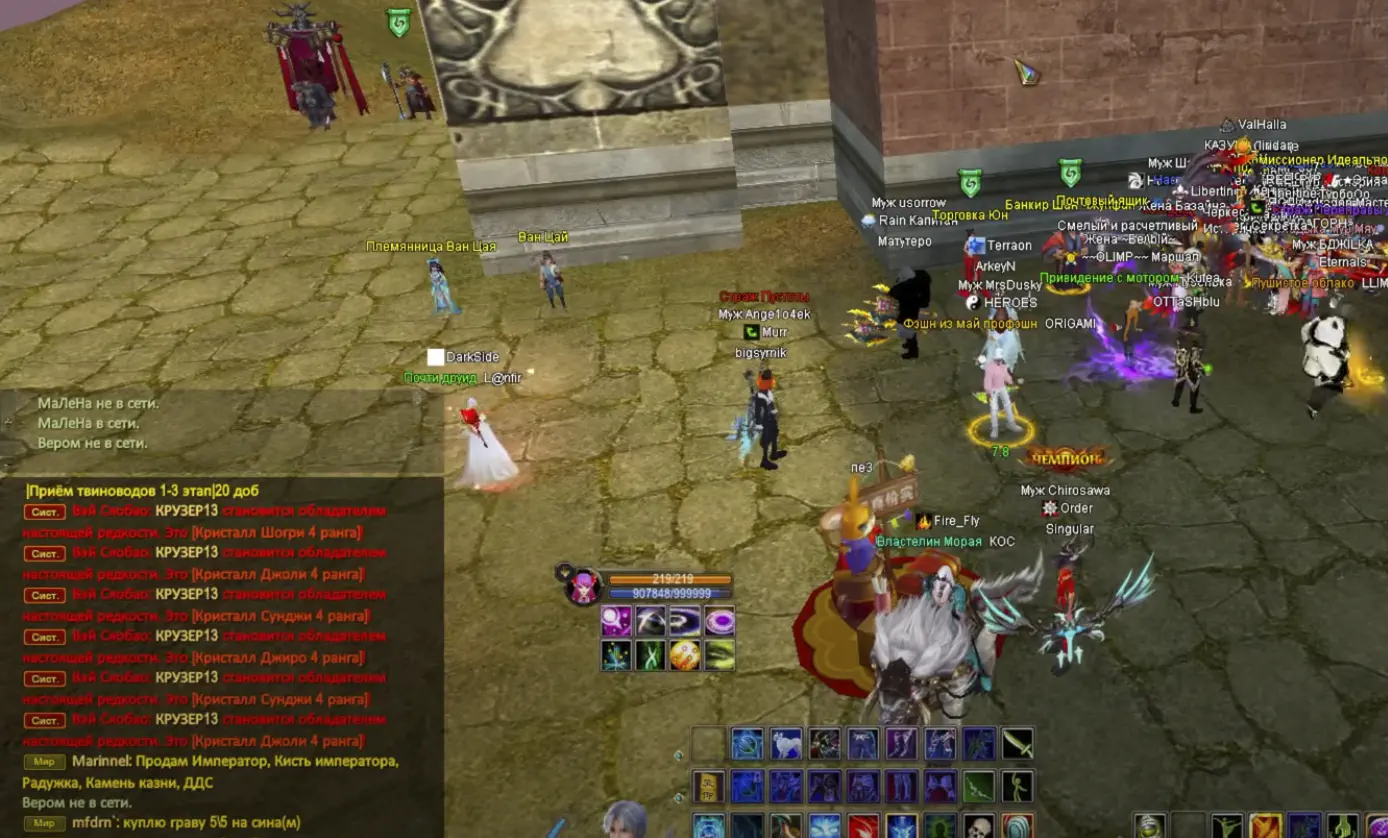
Task: Select the green bow icon in the hotbar
Action: 978,787
